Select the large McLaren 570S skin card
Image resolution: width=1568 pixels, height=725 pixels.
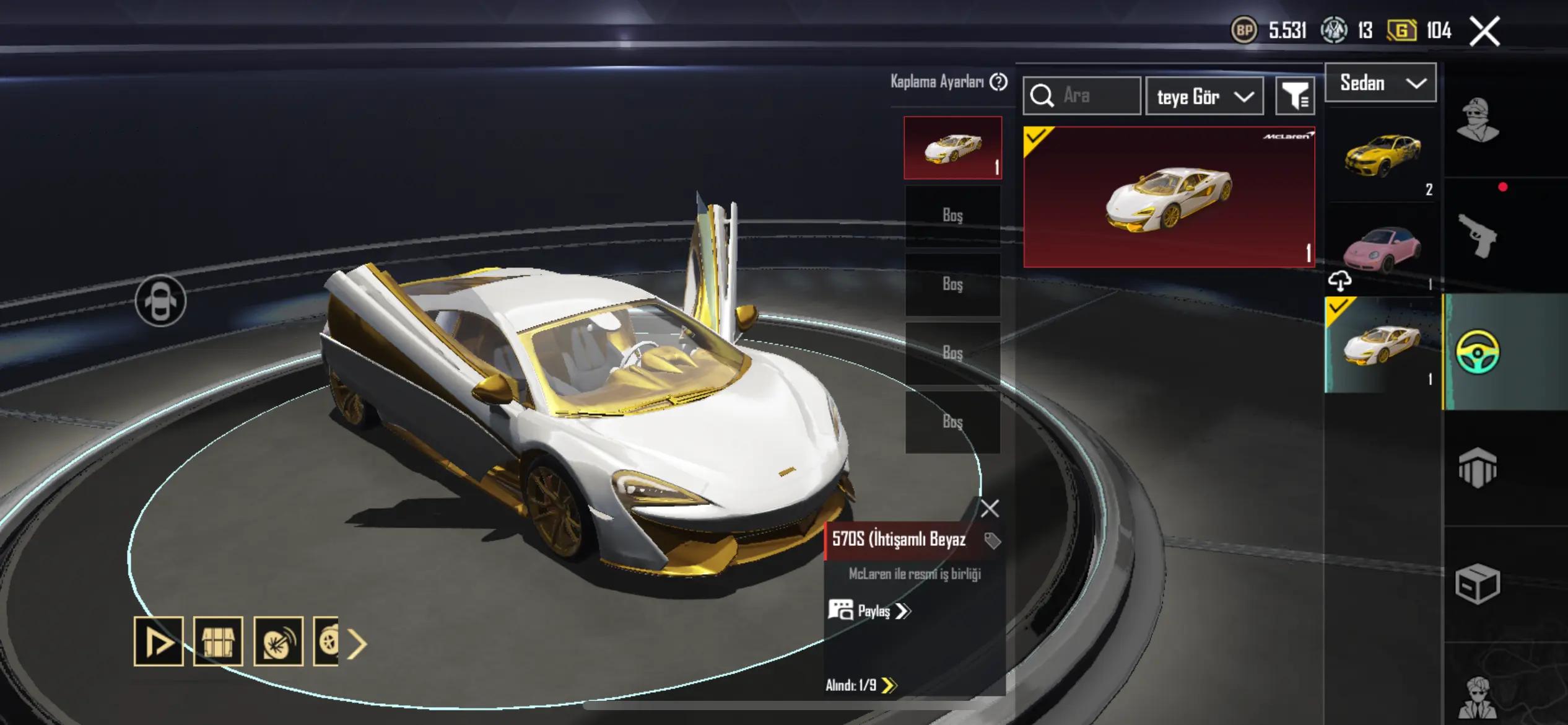1169,197
